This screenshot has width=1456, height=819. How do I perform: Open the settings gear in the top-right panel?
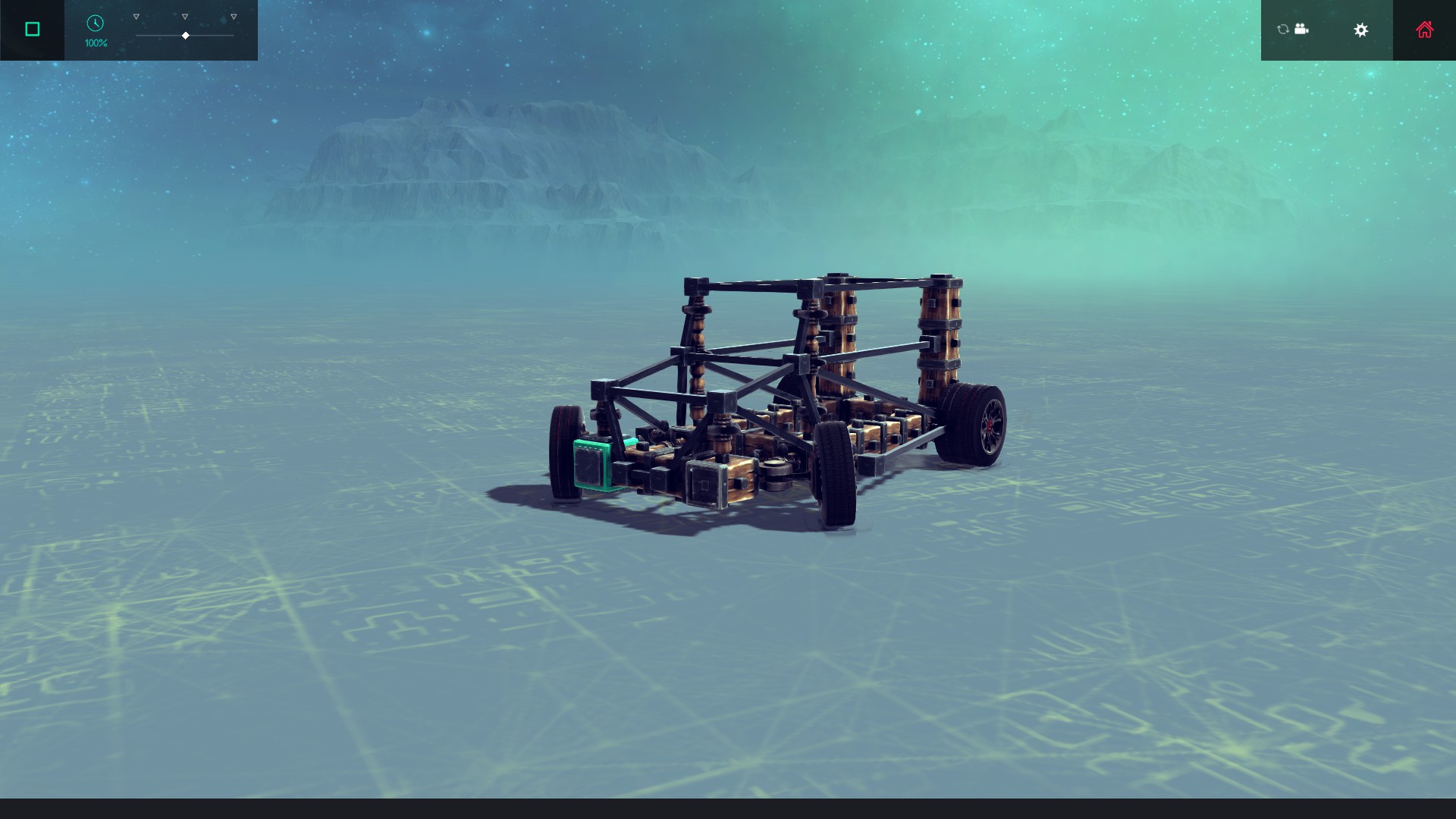point(1361,30)
